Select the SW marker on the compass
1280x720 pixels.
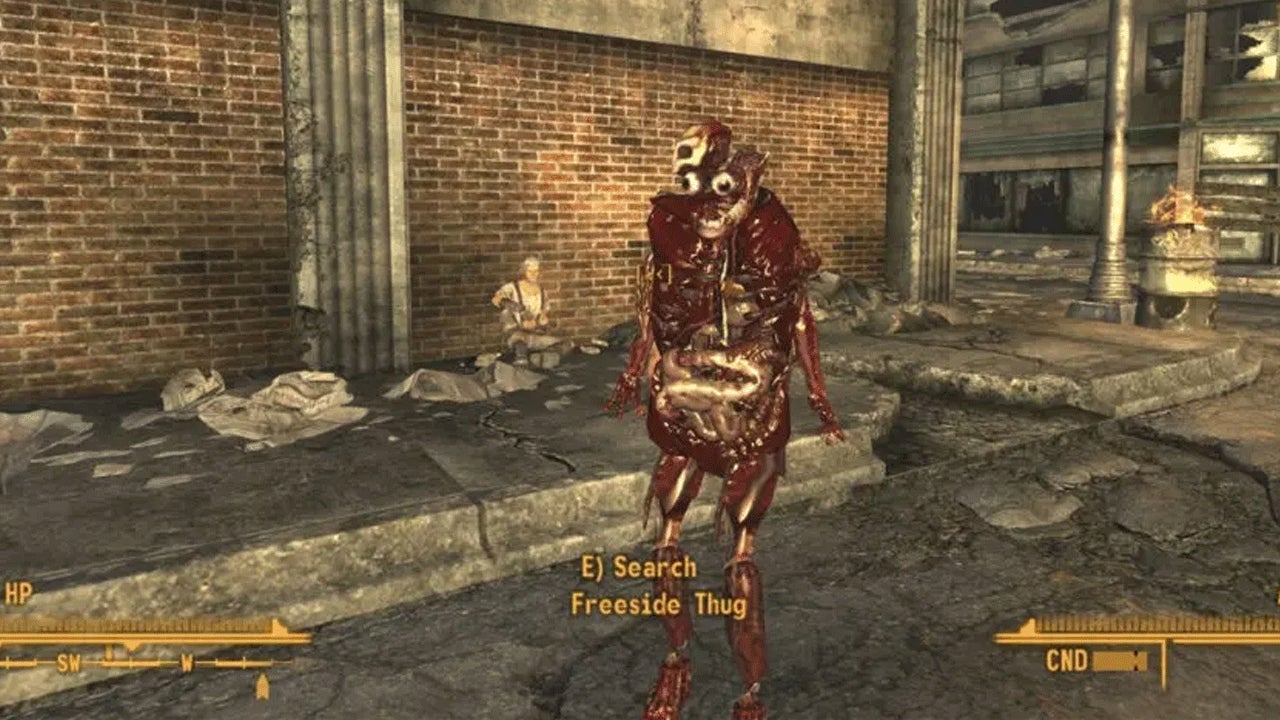coord(68,663)
